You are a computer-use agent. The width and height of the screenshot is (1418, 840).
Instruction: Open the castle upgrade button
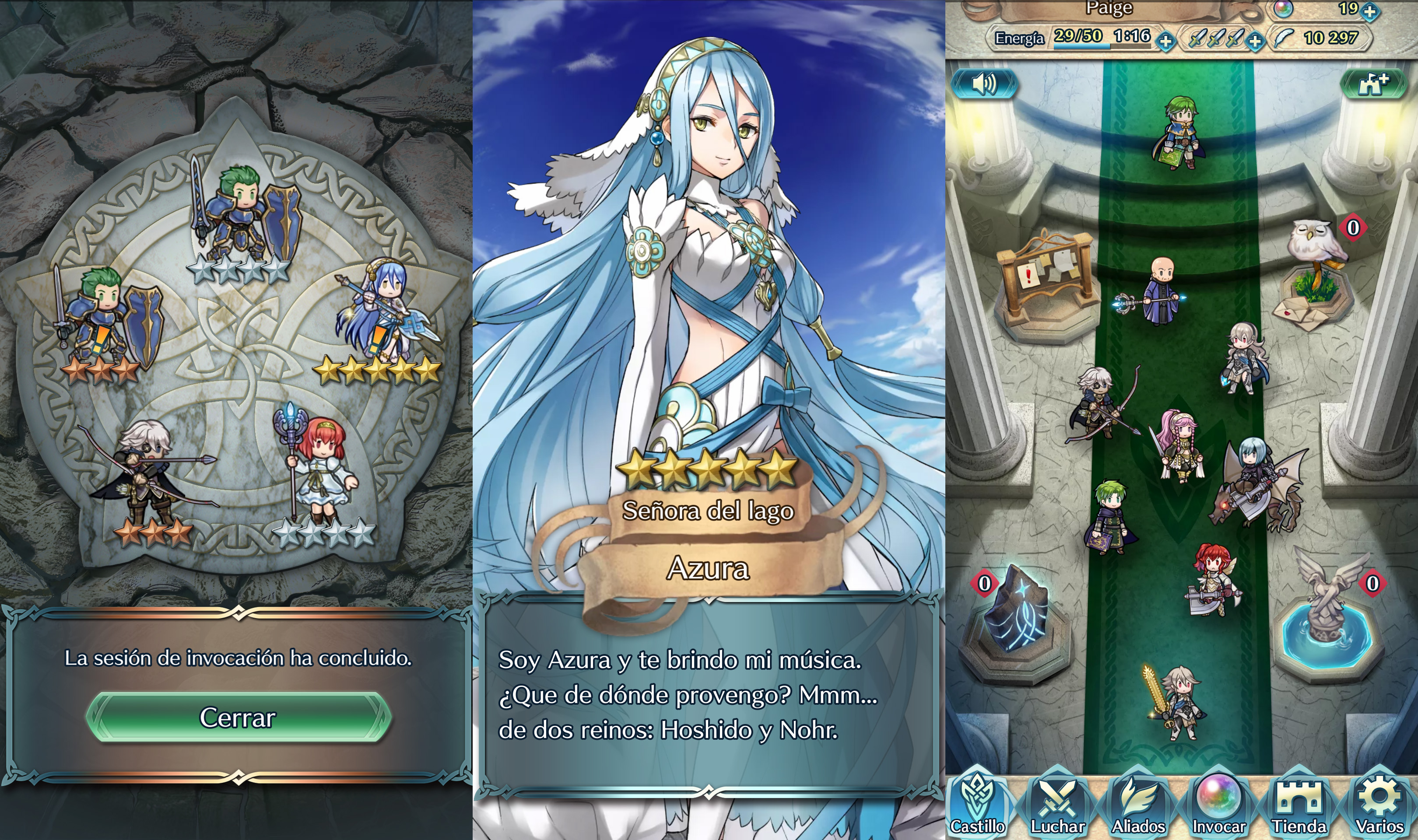coord(1373,84)
